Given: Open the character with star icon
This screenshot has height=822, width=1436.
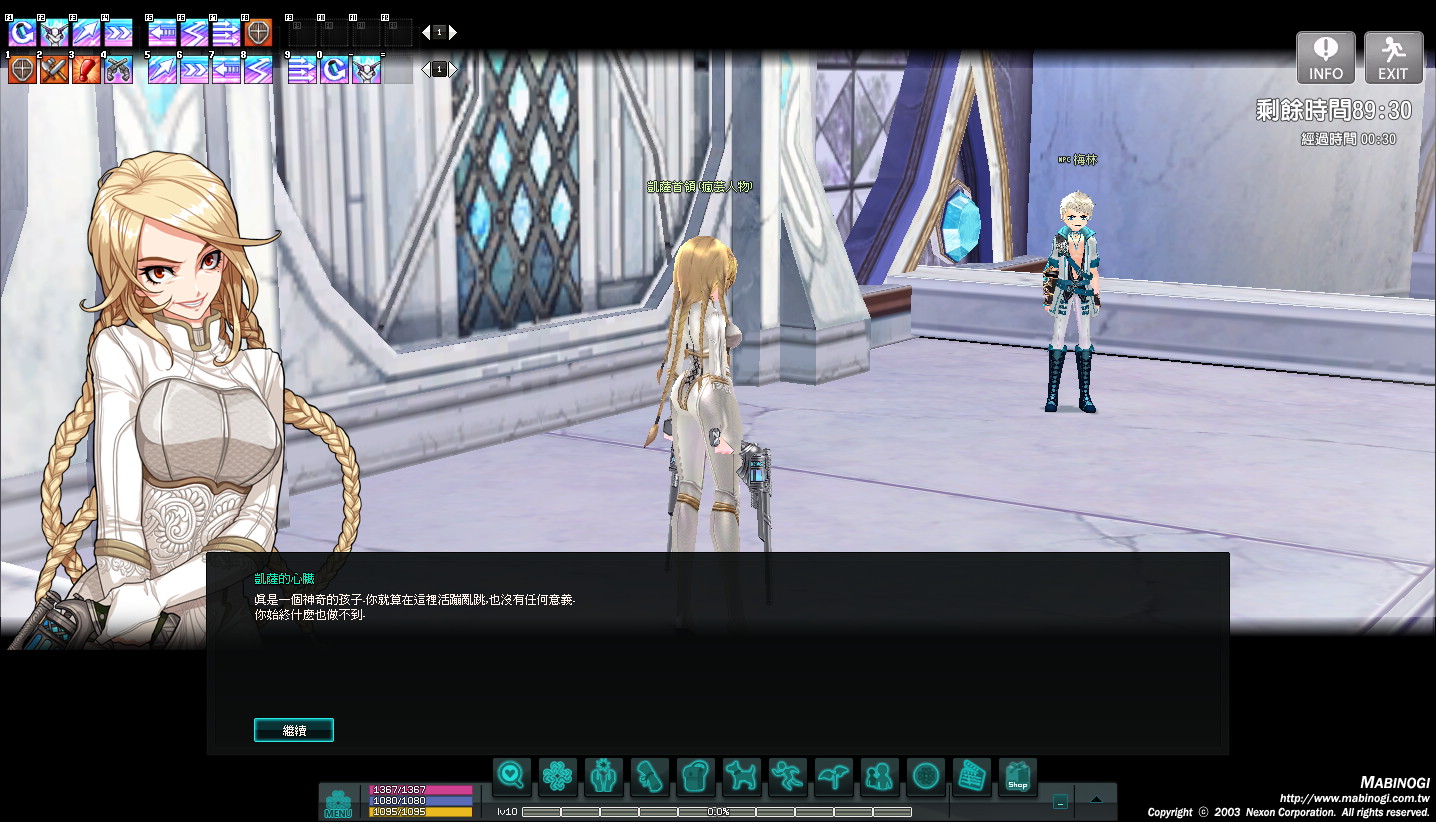Looking at the screenshot, I should coord(603,777).
